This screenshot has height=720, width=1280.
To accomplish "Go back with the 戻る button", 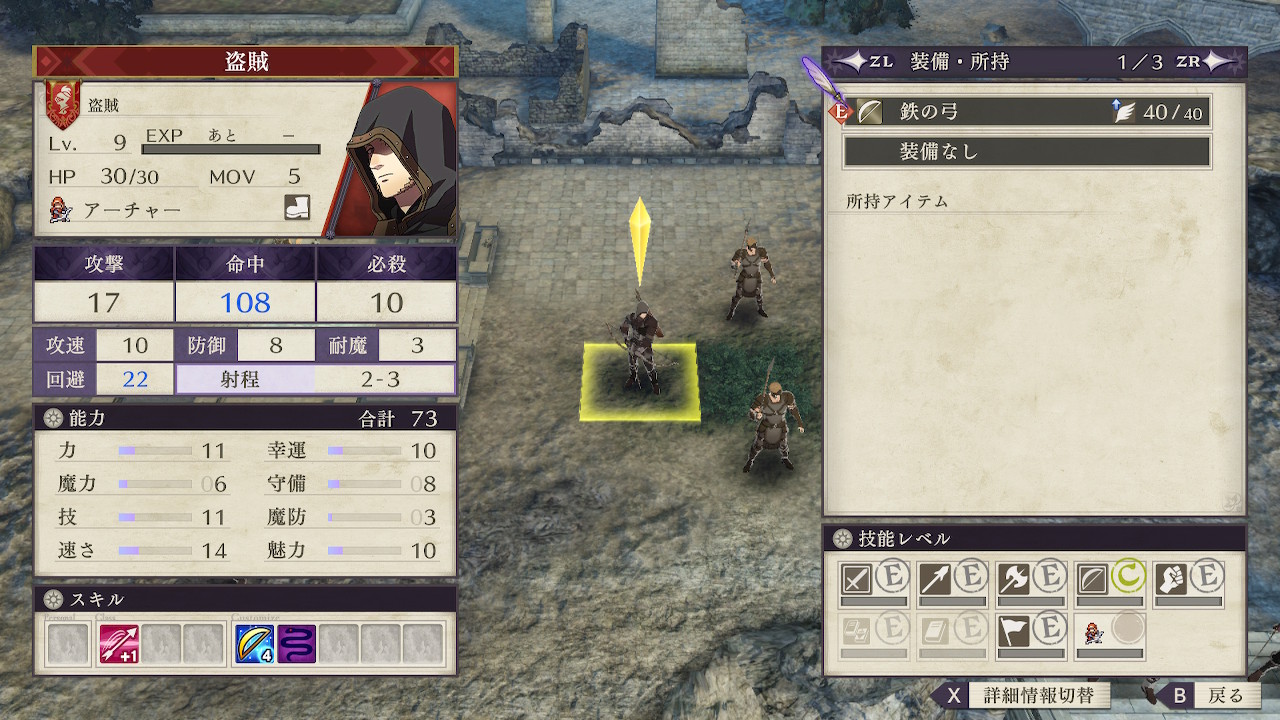I will pos(1208,695).
